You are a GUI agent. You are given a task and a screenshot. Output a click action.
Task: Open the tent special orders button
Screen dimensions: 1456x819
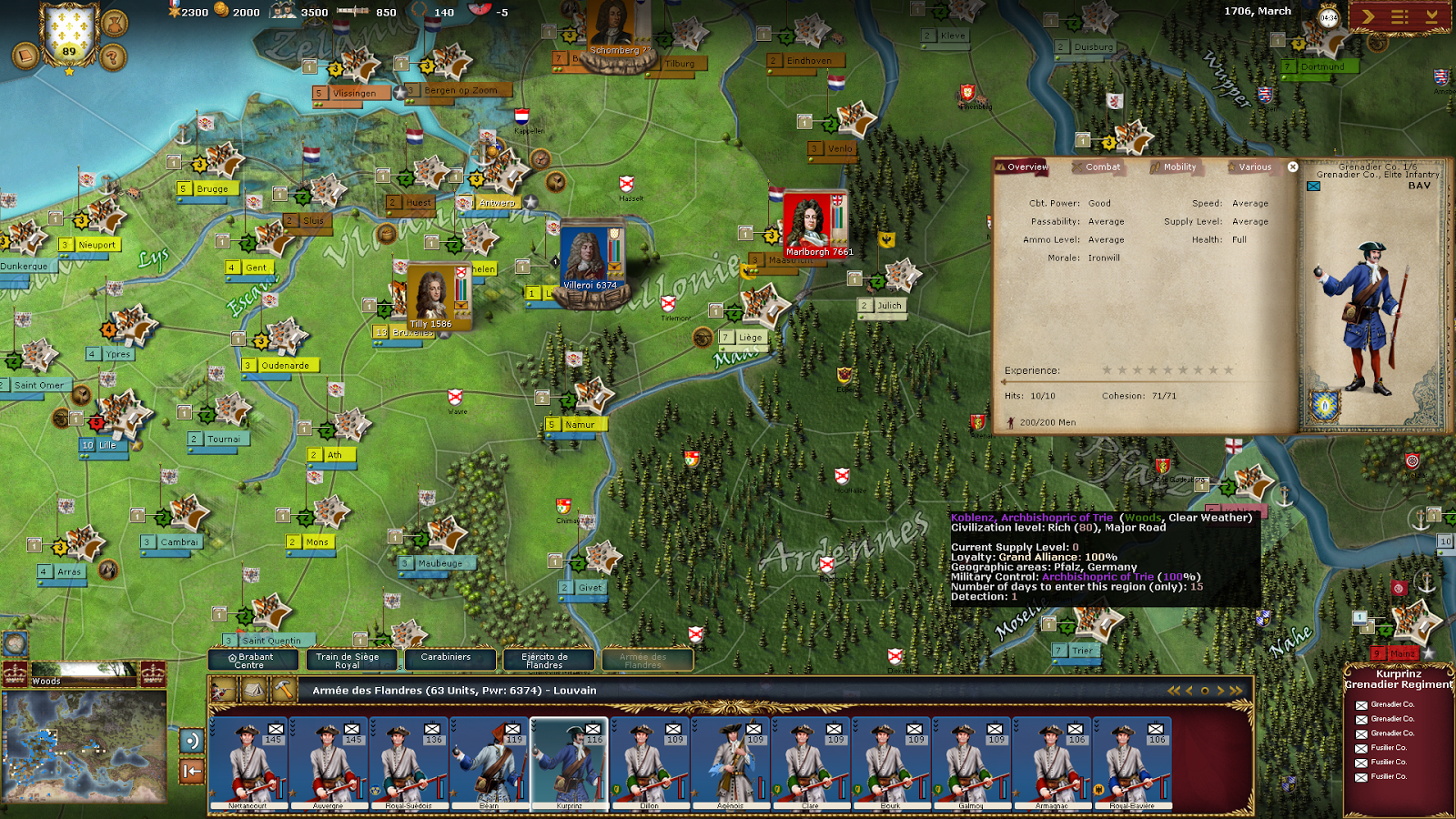(x=254, y=691)
